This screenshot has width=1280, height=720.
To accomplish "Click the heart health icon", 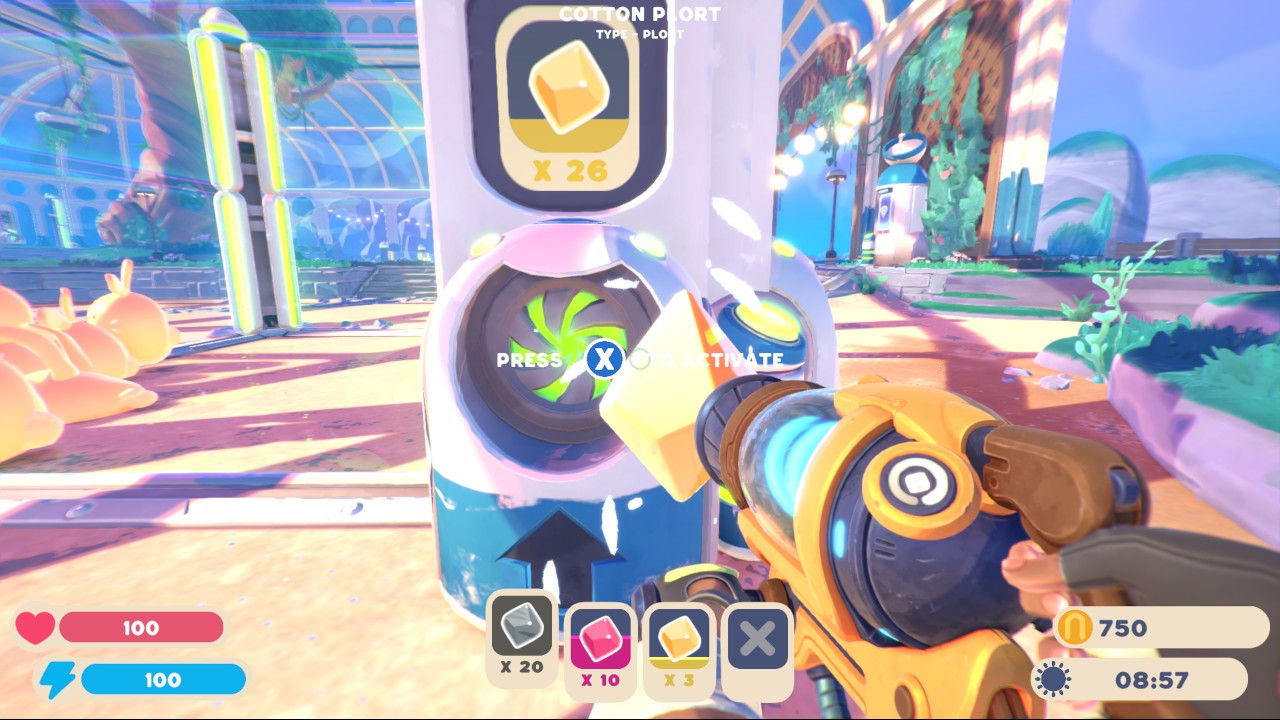I will [x=37, y=627].
